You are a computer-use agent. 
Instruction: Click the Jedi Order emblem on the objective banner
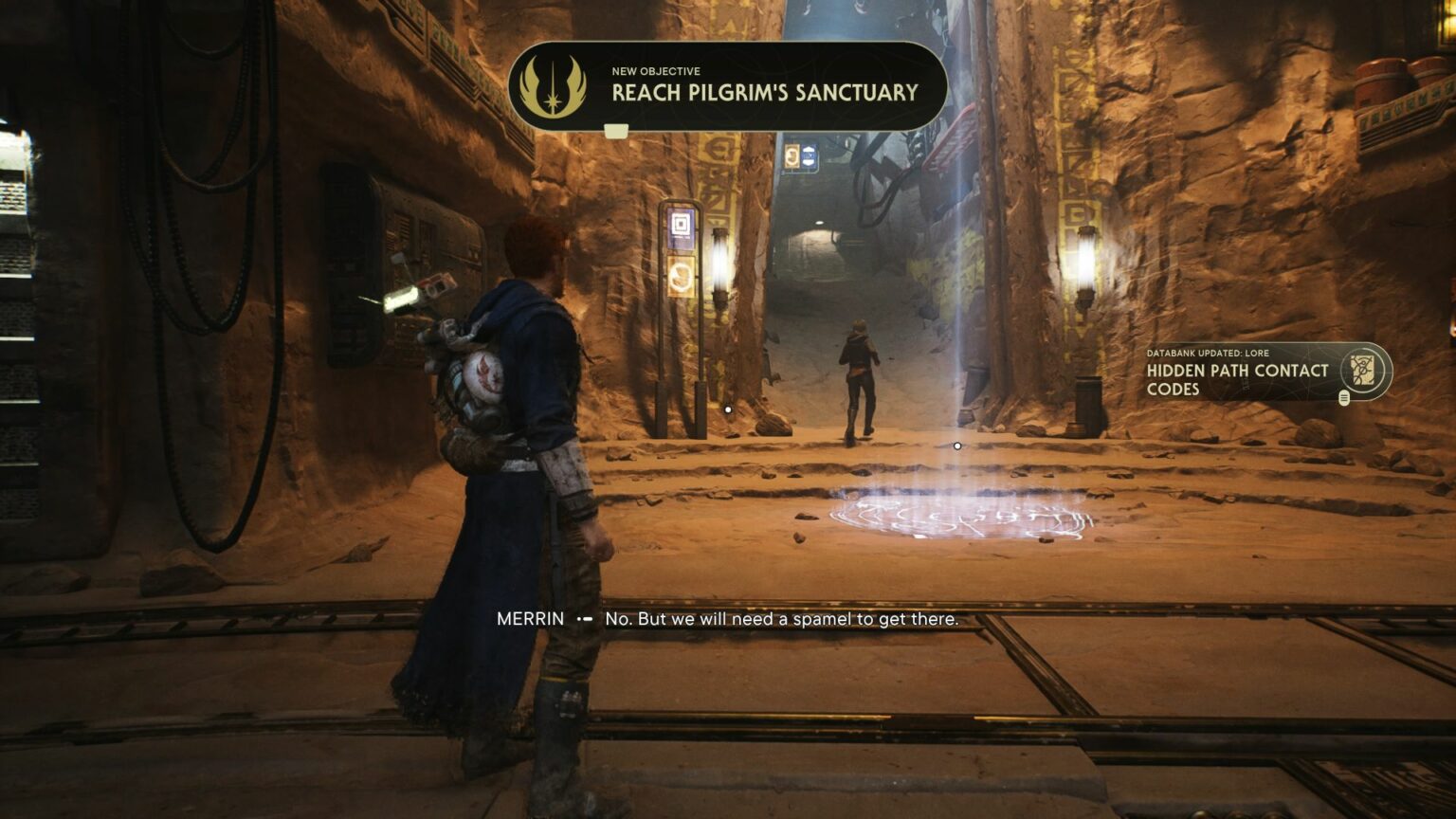click(x=555, y=86)
